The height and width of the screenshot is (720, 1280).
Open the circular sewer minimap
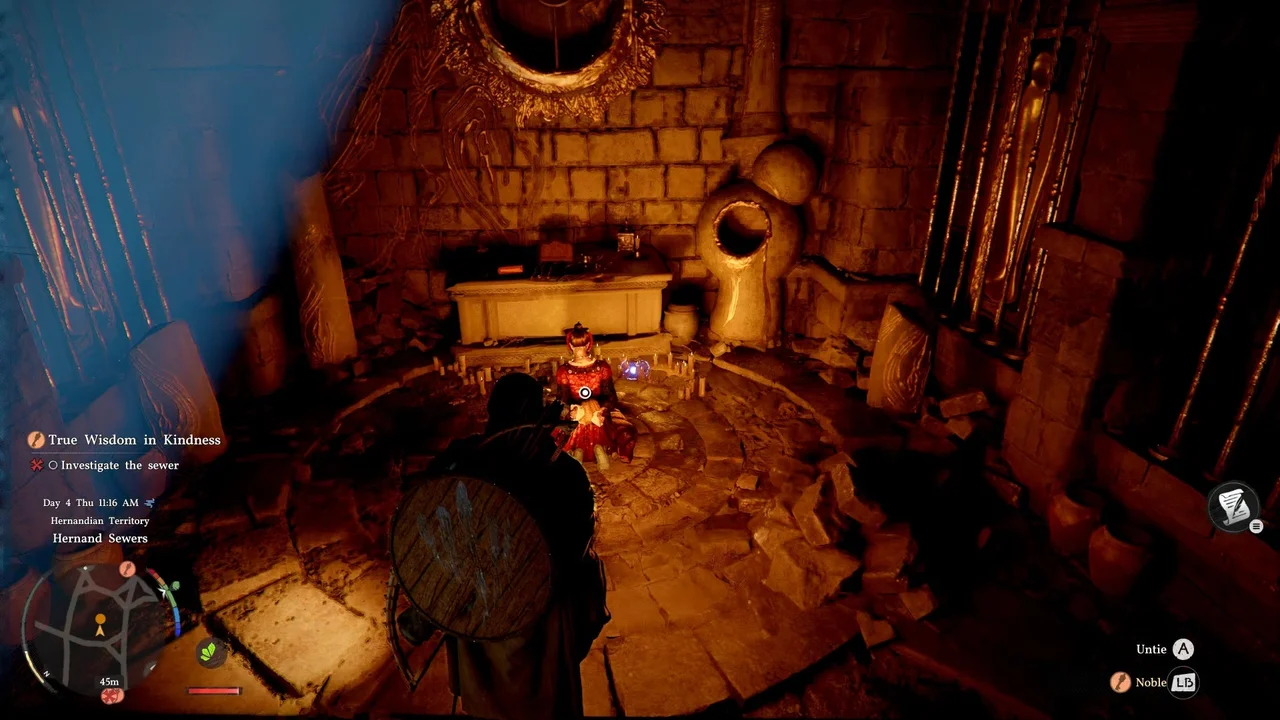(x=101, y=626)
